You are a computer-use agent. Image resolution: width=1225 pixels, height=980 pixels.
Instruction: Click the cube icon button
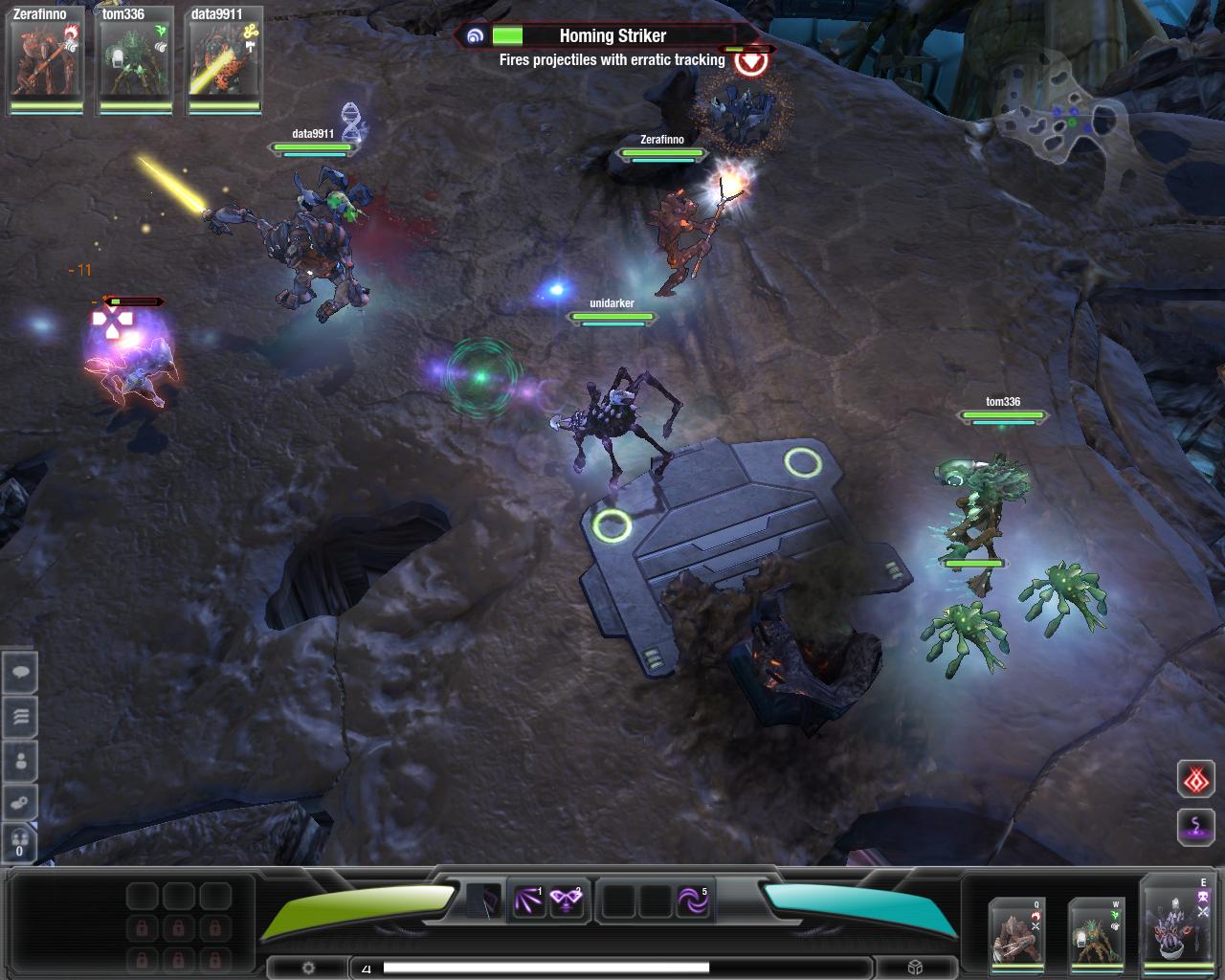point(915,968)
